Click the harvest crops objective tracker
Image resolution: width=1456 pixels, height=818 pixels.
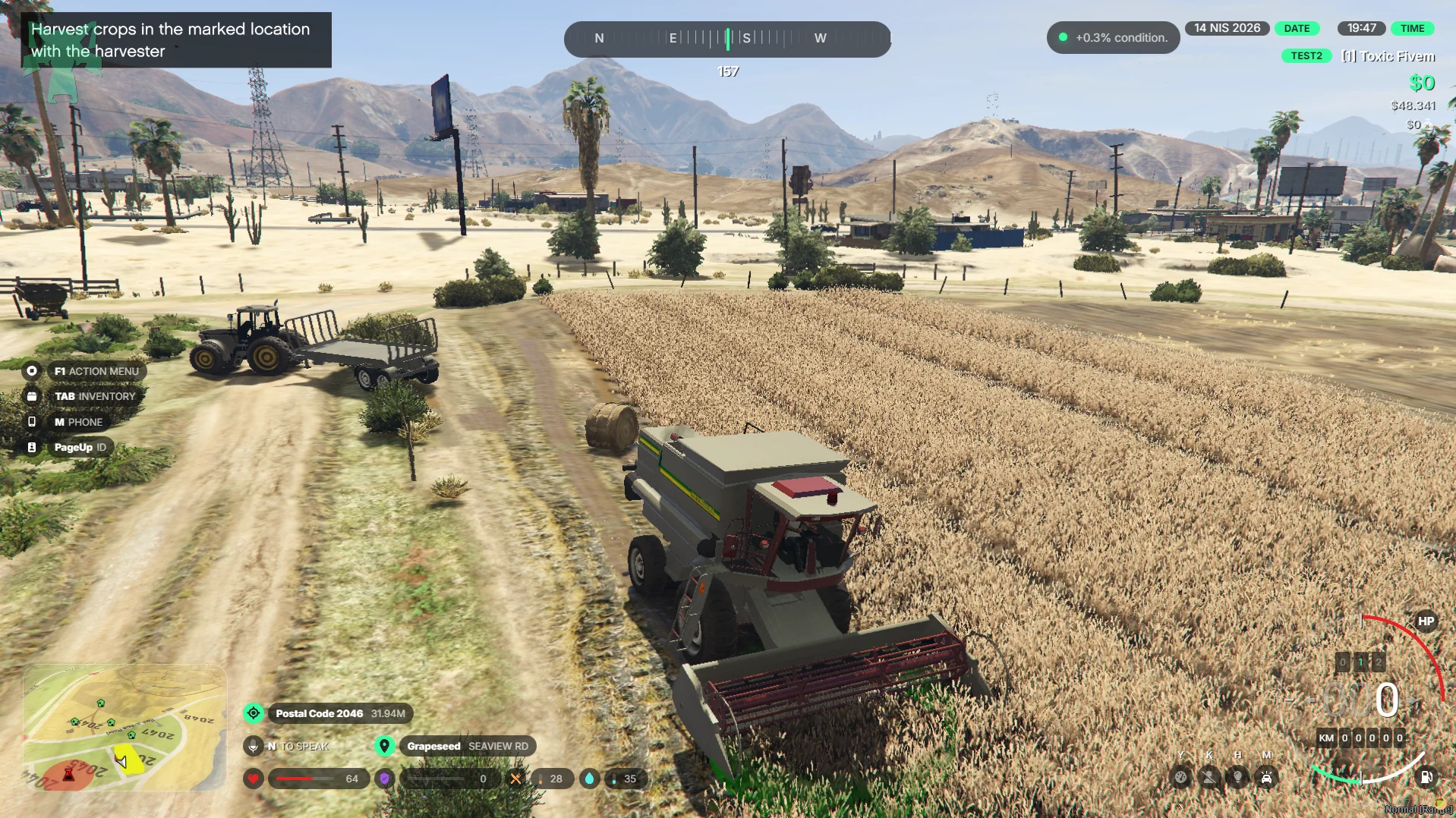click(x=175, y=40)
